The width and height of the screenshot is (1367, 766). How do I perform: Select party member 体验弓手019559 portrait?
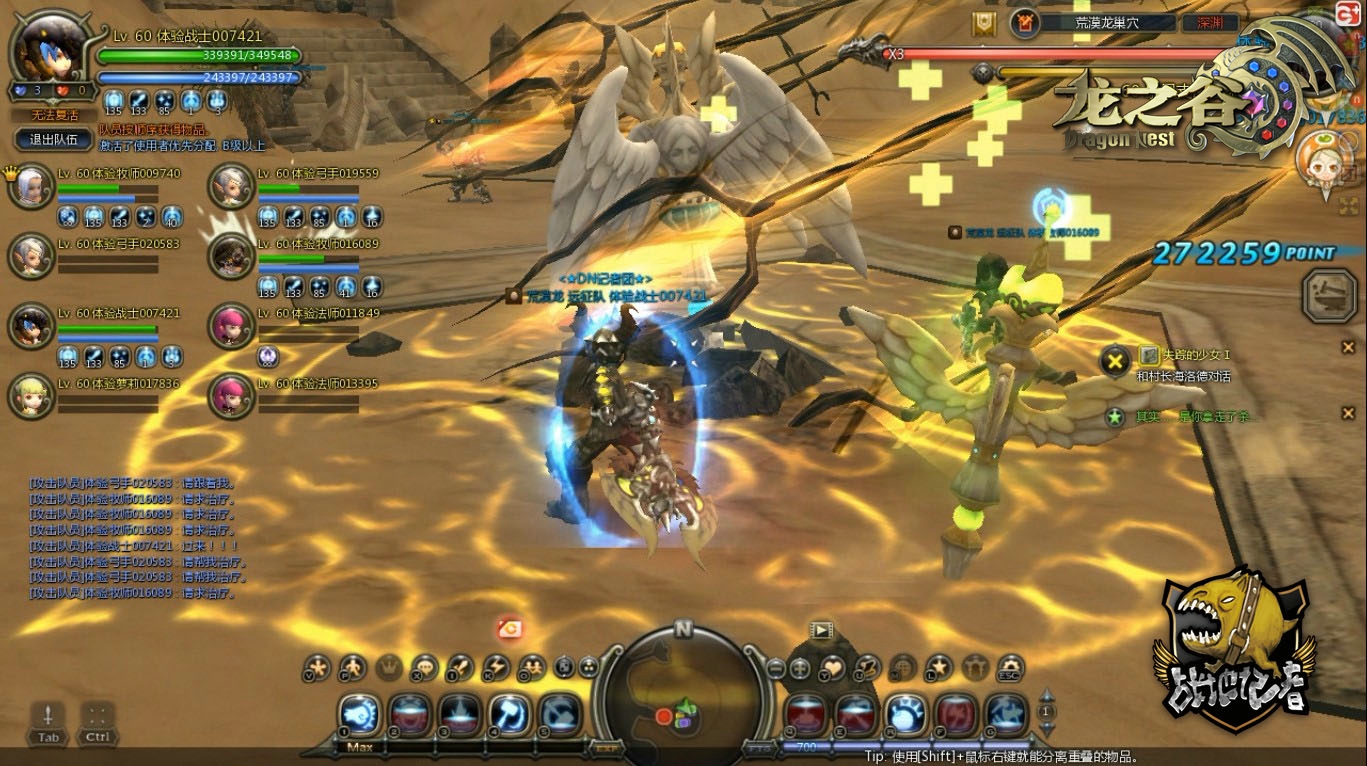click(231, 187)
